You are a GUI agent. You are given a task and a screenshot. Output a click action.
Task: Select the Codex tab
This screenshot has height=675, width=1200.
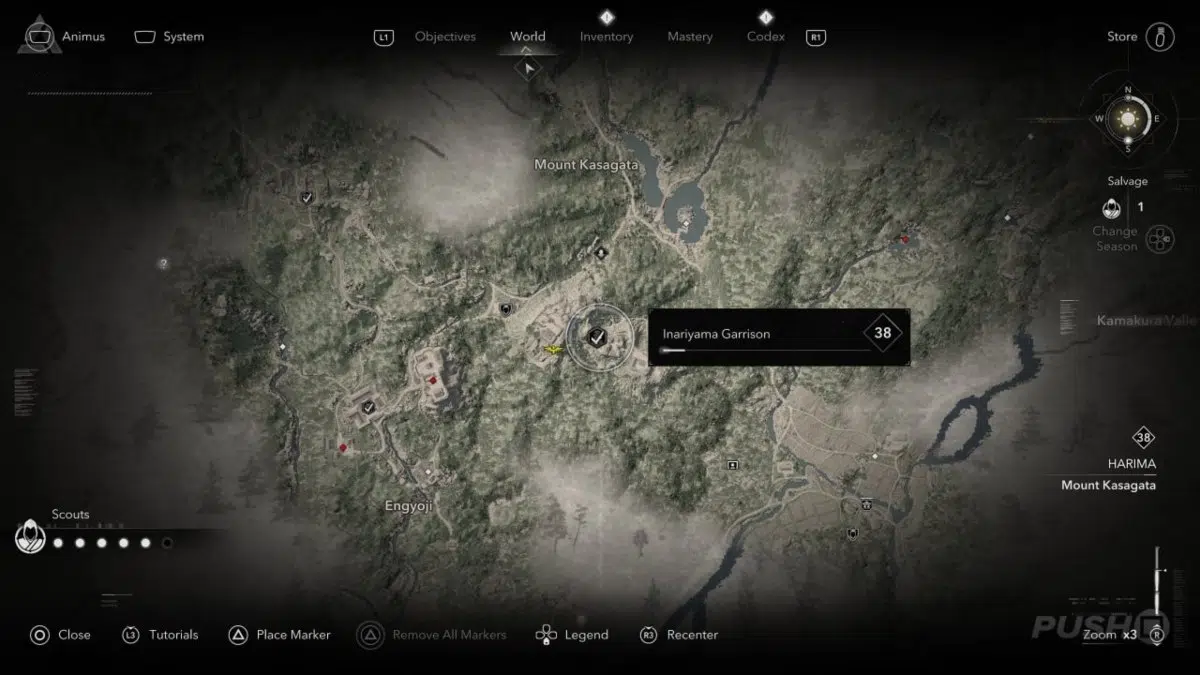point(765,37)
